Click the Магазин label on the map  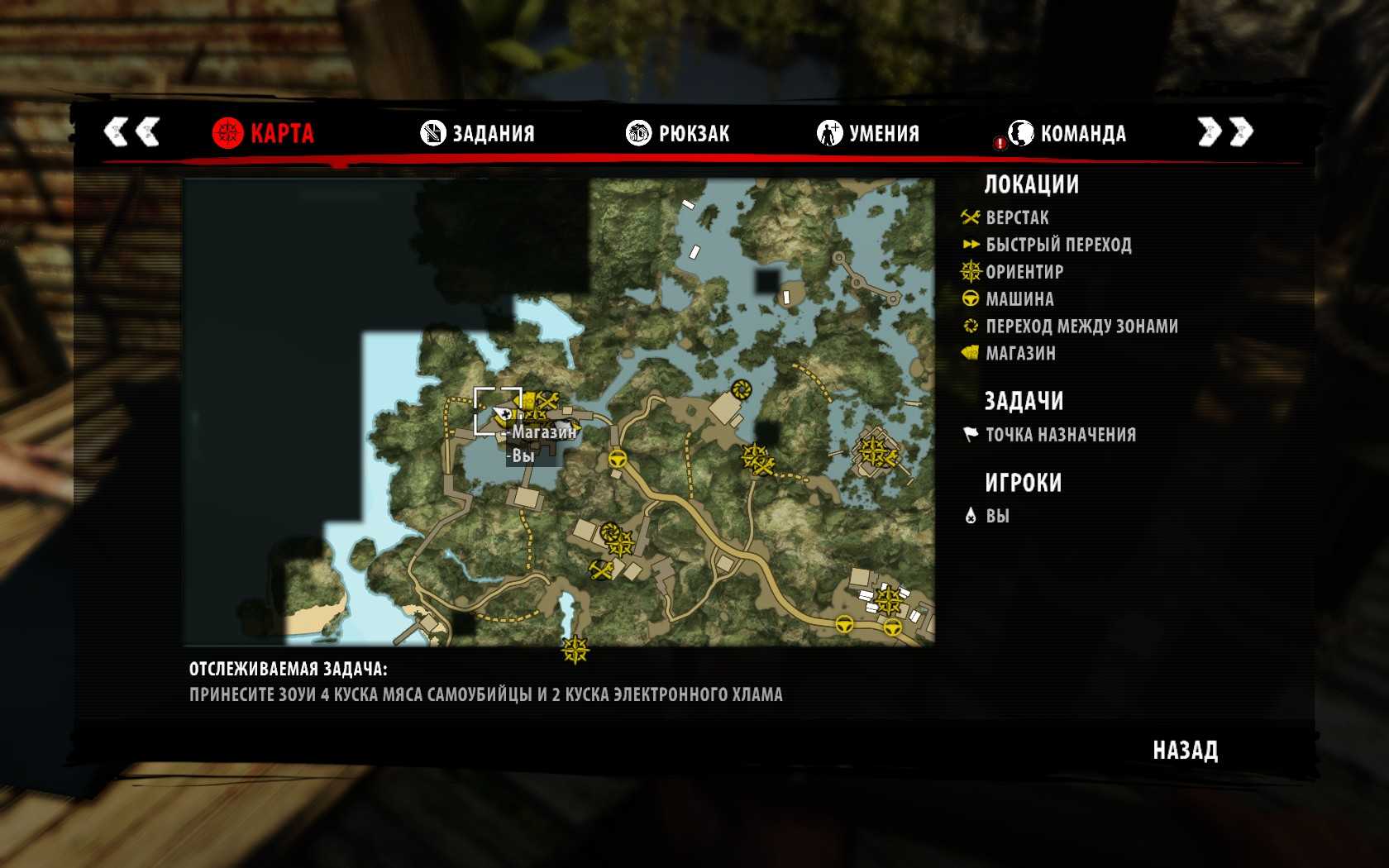543,432
